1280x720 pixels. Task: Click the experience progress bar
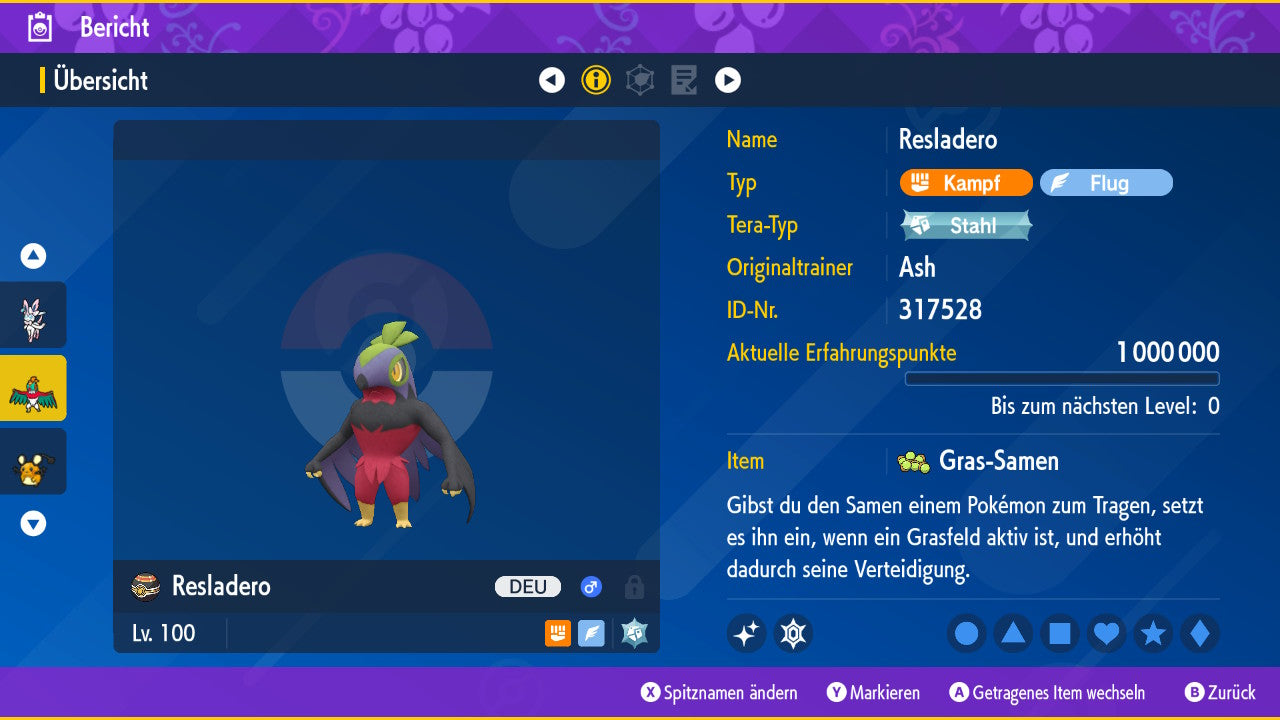tap(1062, 379)
